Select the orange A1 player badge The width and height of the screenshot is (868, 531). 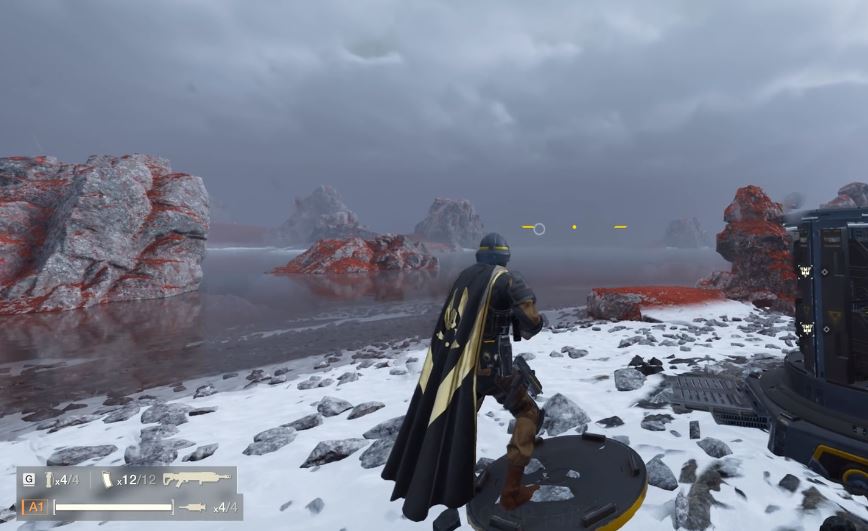coord(34,507)
